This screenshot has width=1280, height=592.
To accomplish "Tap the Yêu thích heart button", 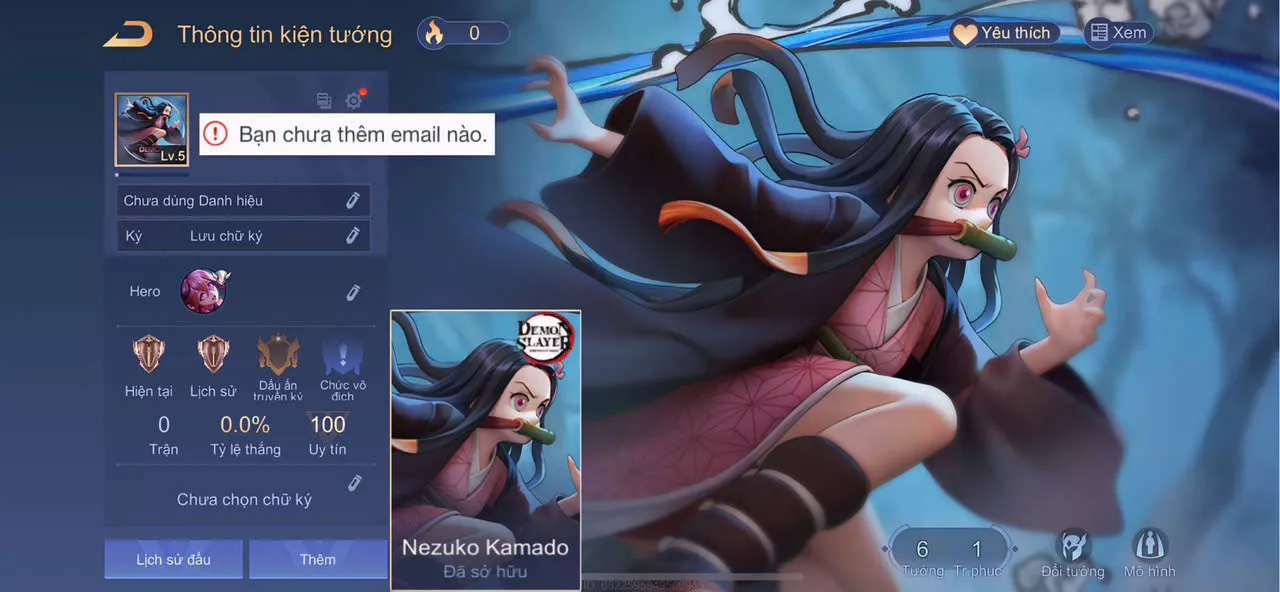I will point(1003,33).
